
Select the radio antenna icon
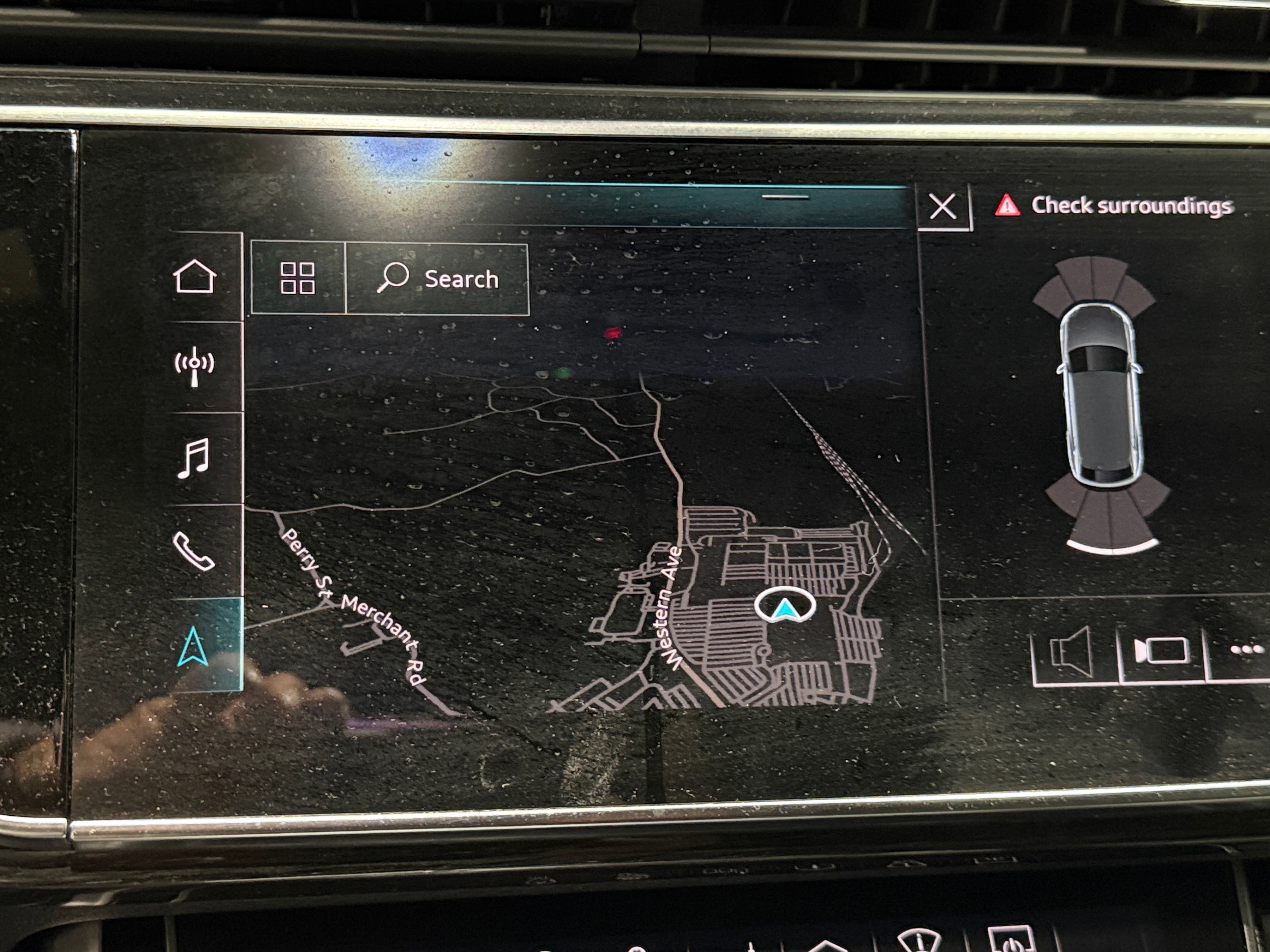(195, 365)
